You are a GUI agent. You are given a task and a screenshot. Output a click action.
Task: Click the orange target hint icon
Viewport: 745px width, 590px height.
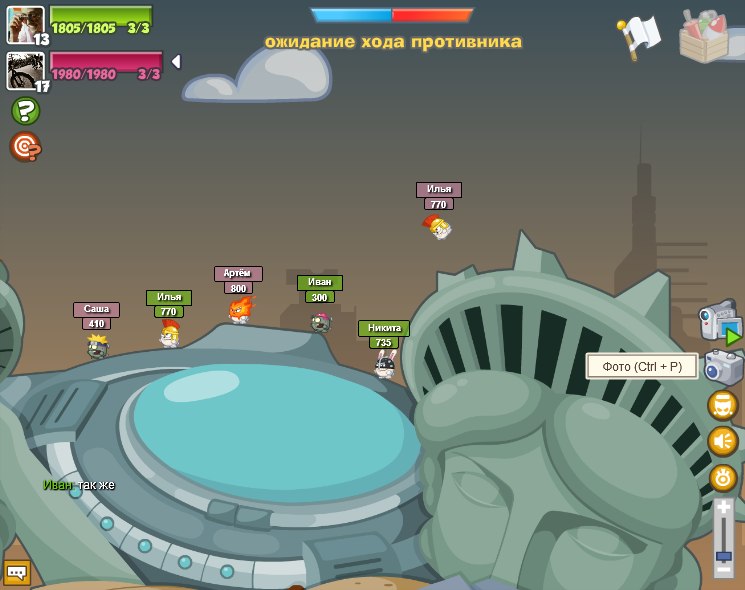click(x=25, y=147)
